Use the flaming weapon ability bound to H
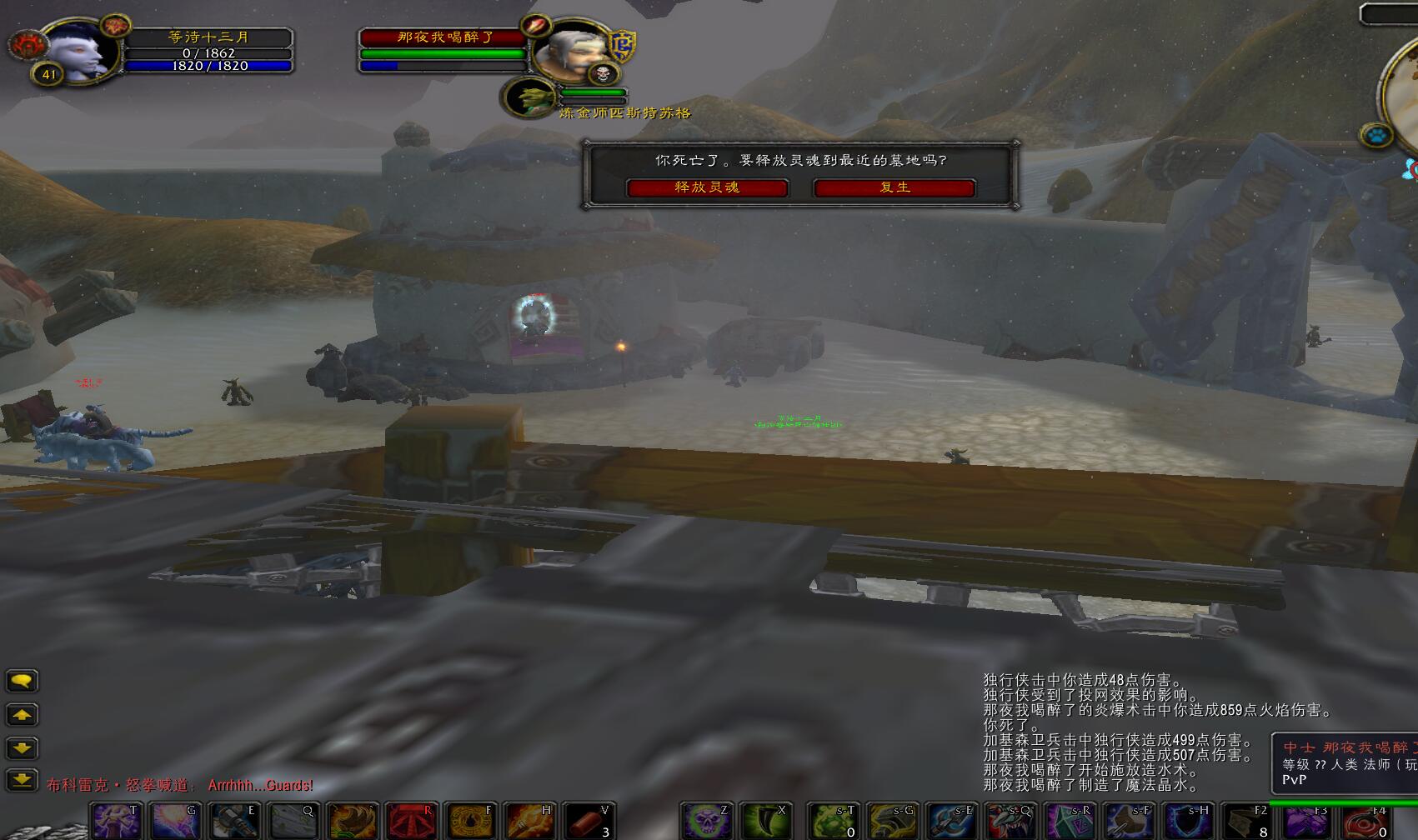 [x=530, y=822]
